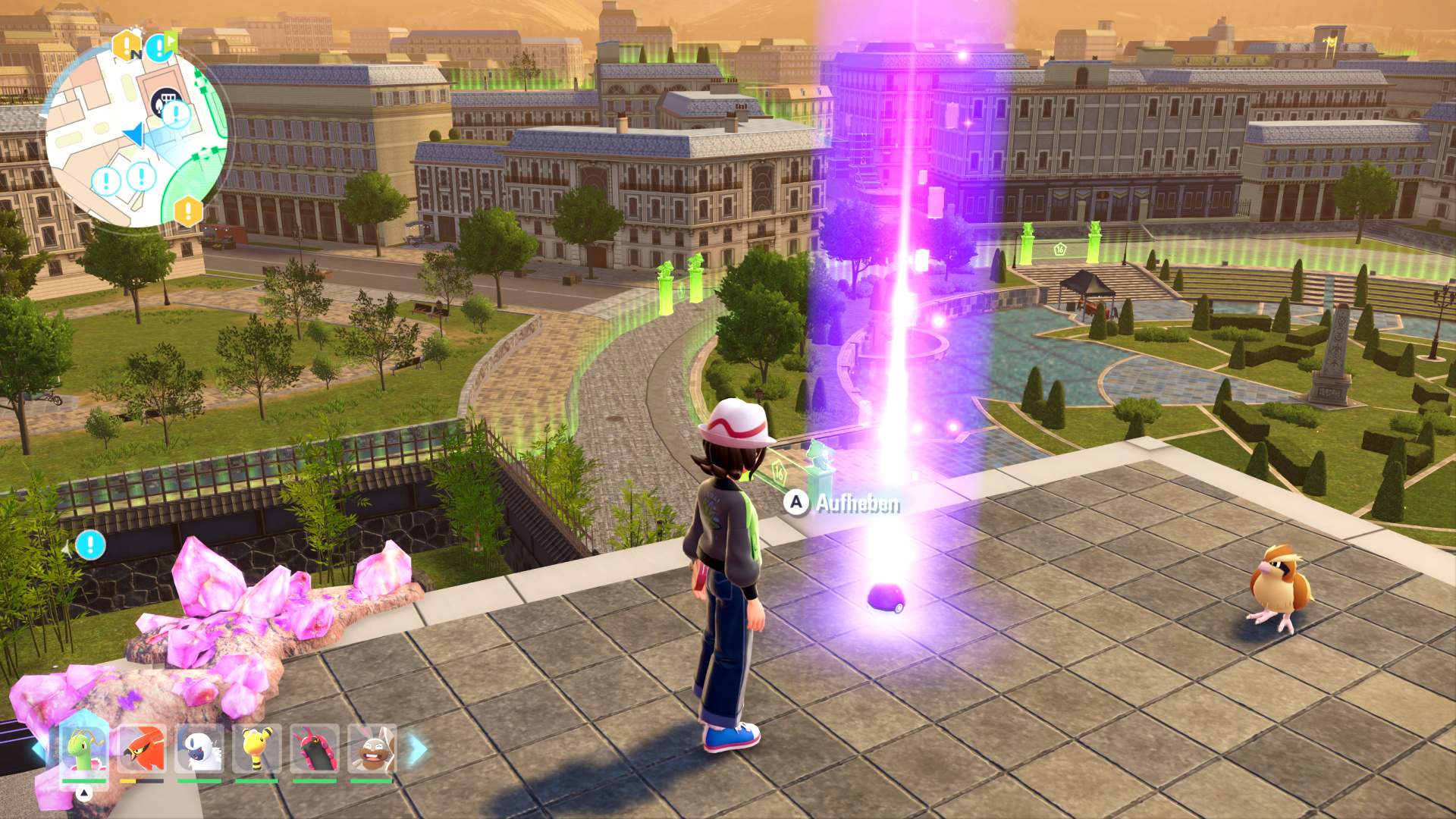The width and height of the screenshot is (1456, 819).
Task: Click the yellow hexagon marker beside north indicator
Action: click(x=127, y=45)
